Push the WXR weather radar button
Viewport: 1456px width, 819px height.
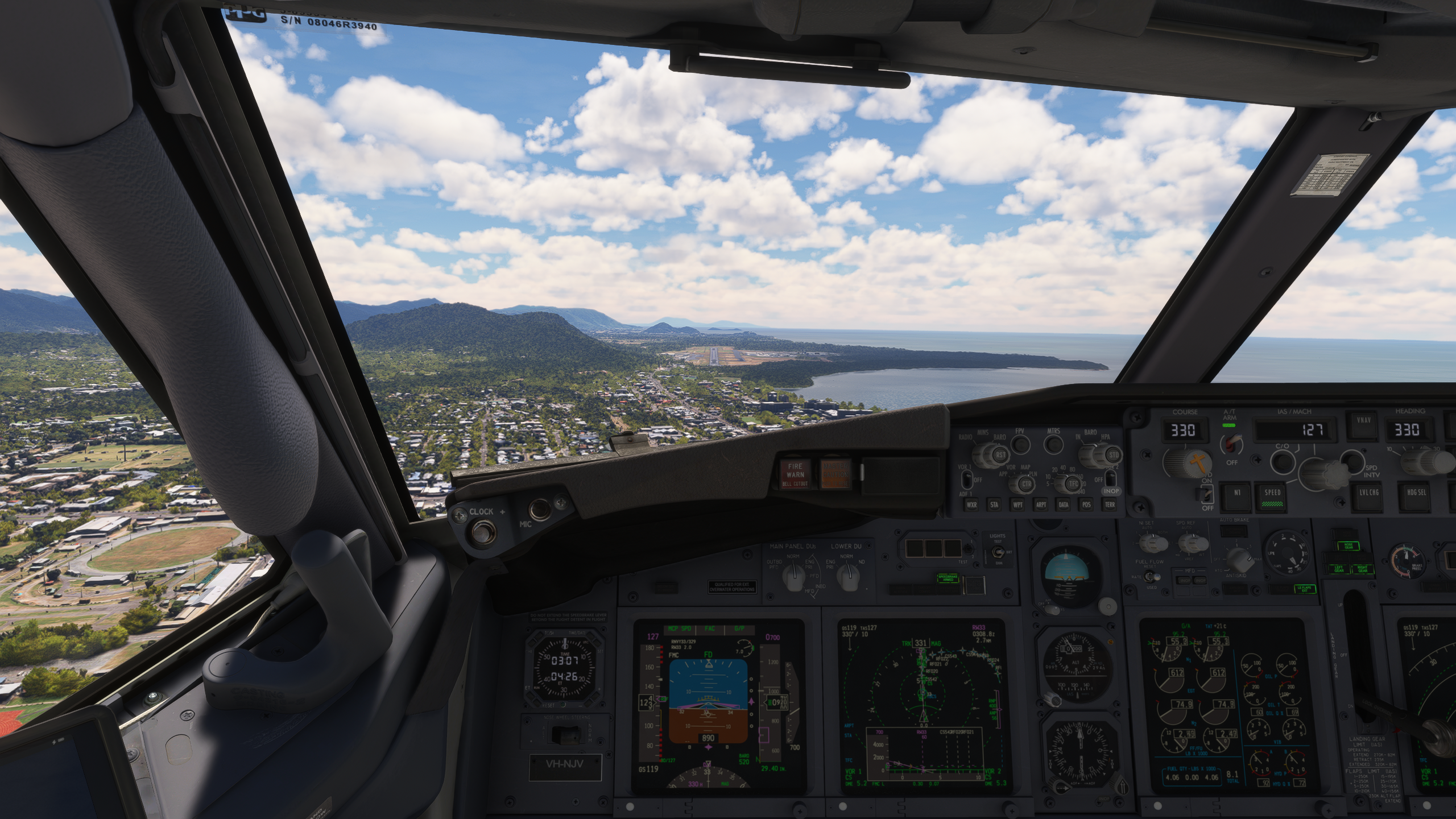(x=972, y=504)
